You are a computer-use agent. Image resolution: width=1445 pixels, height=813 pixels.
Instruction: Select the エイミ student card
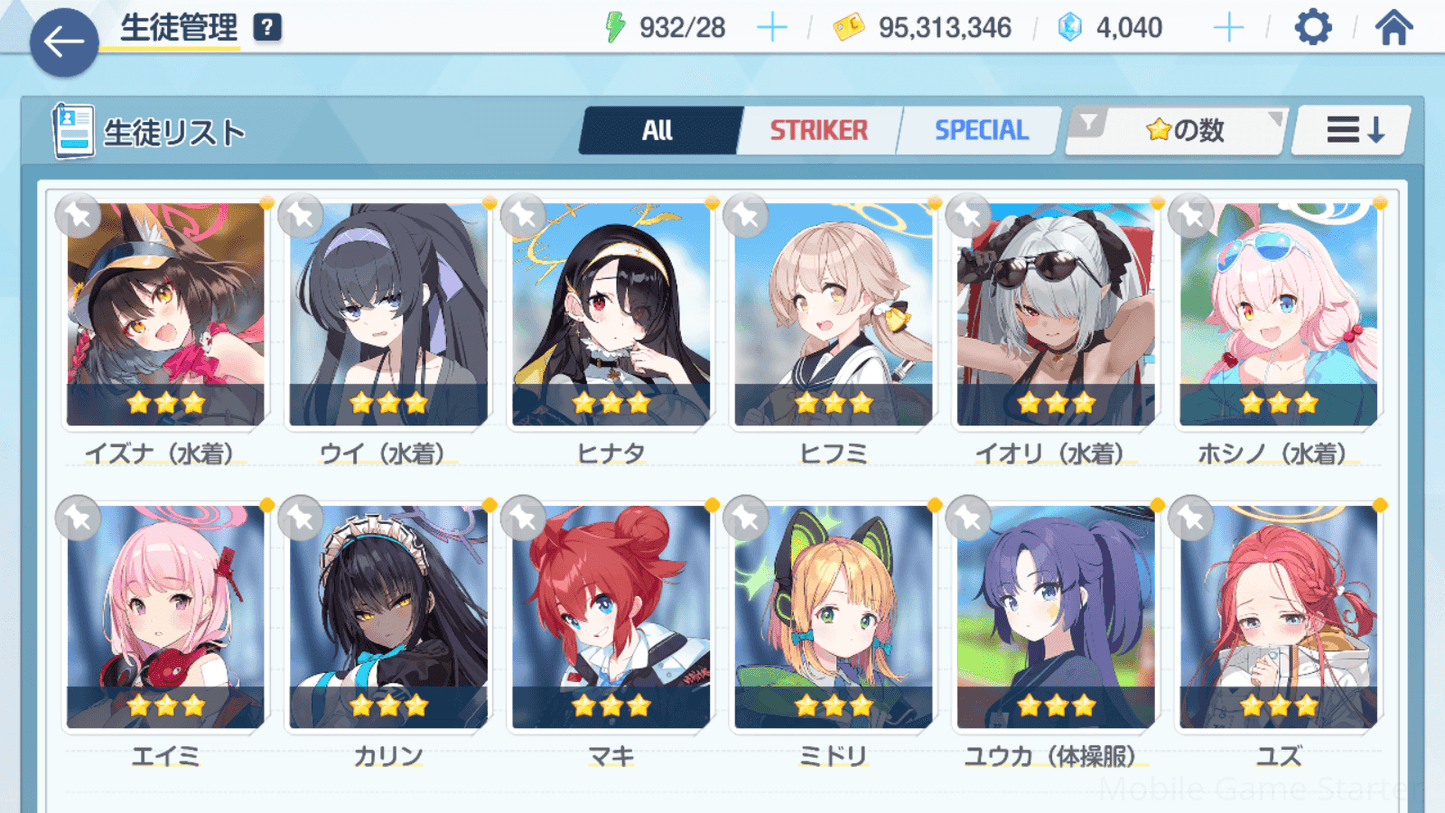(x=166, y=617)
